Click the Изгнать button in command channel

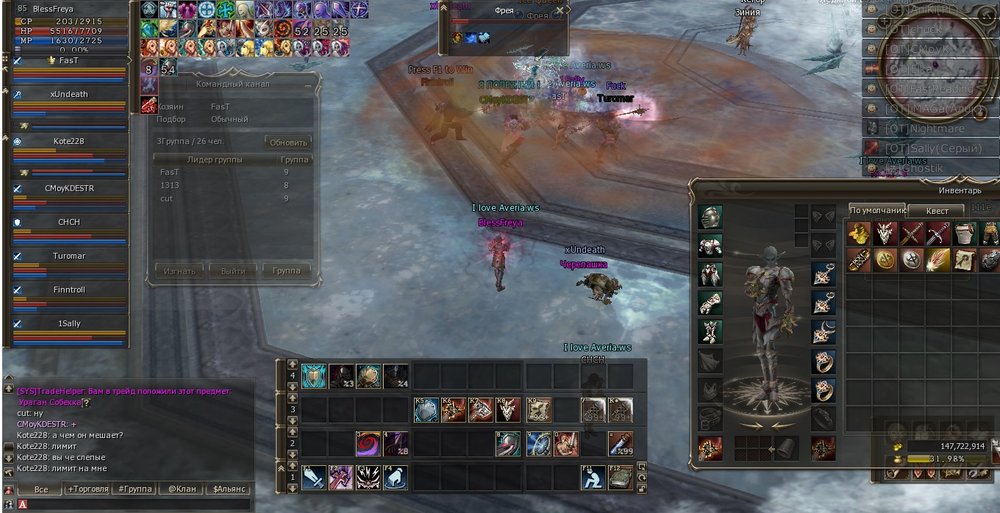pos(180,270)
